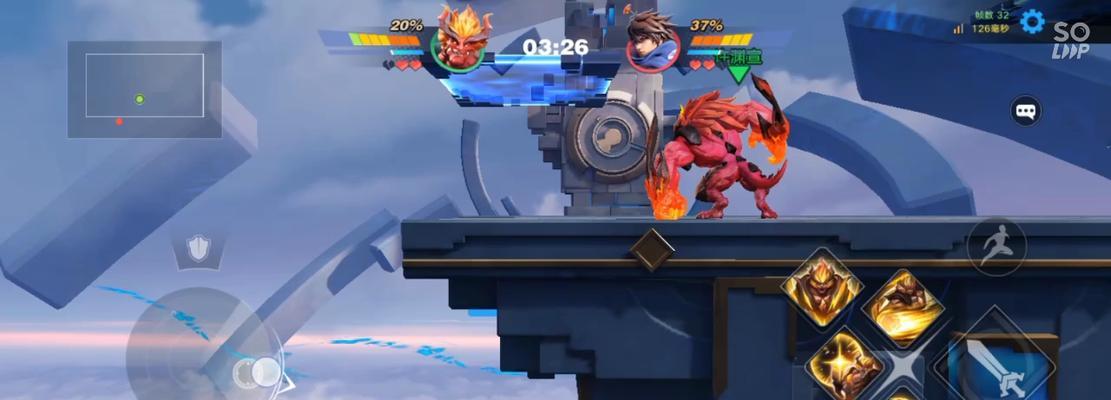The height and width of the screenshot is (400, 1111).
Task: Open the chat speech bubble
Action: pos(1026,110)
